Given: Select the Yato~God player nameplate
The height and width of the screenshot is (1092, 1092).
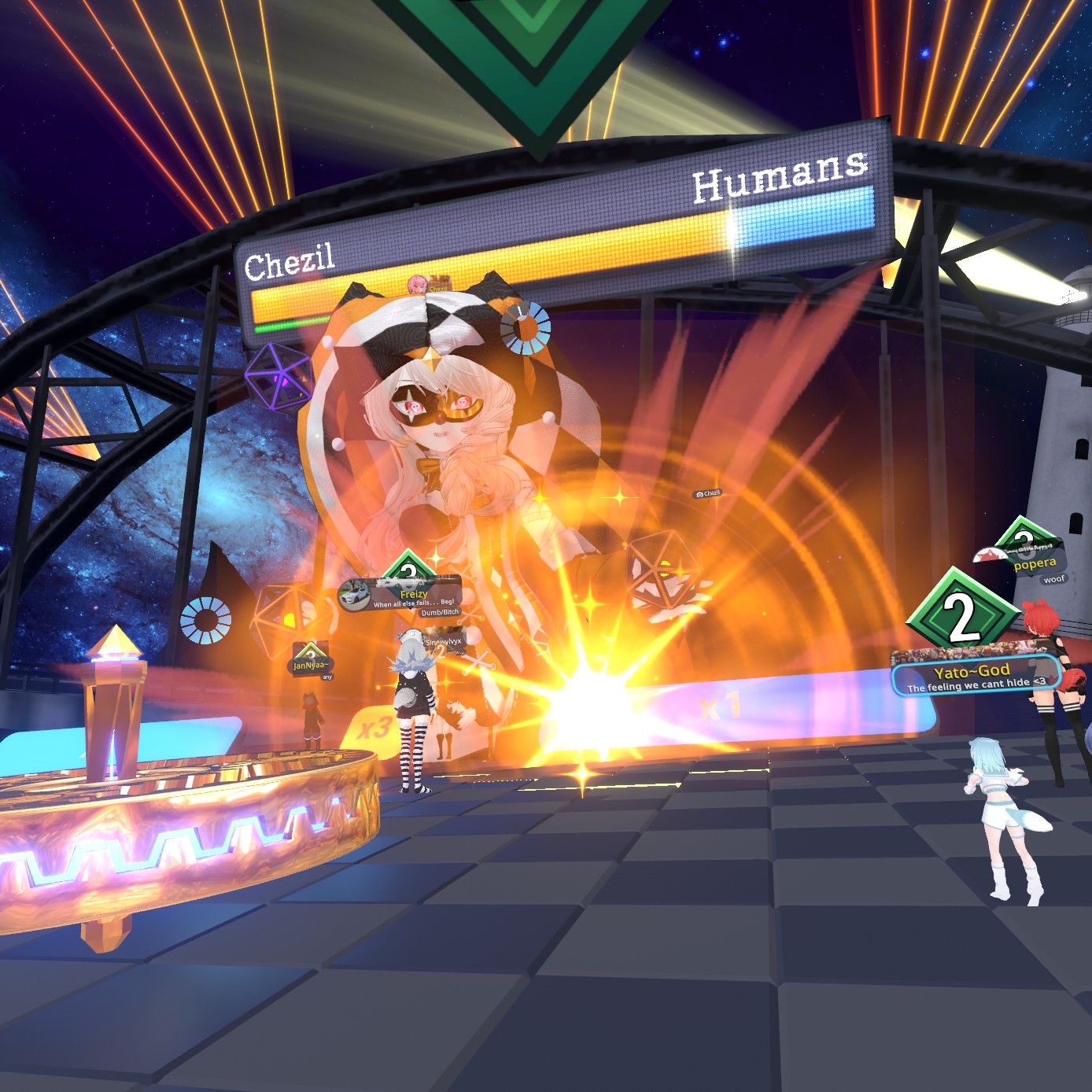Looking at the screenshot, I should 974,676.
